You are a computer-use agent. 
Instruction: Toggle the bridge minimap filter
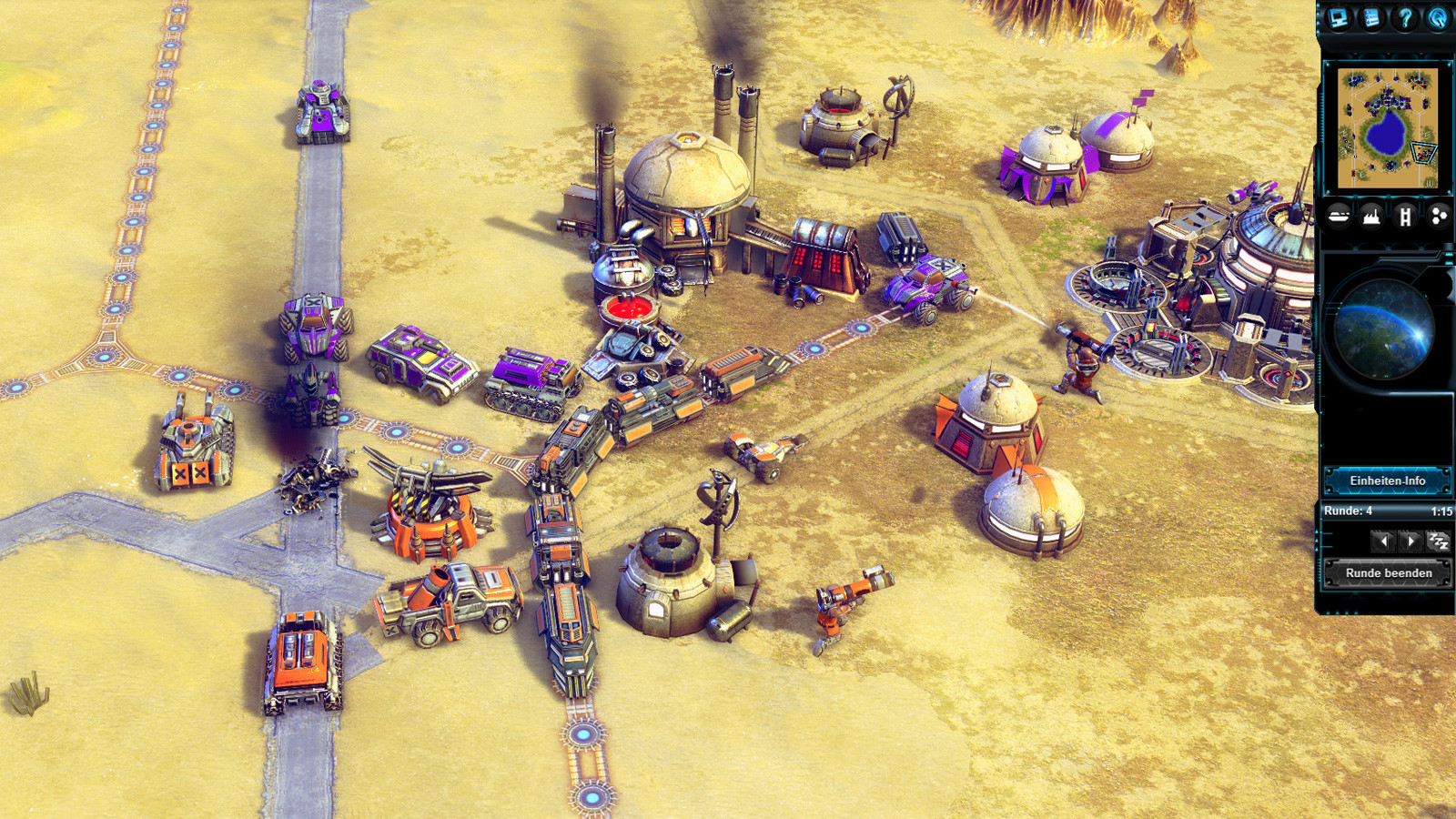(x=1406, y=216)
